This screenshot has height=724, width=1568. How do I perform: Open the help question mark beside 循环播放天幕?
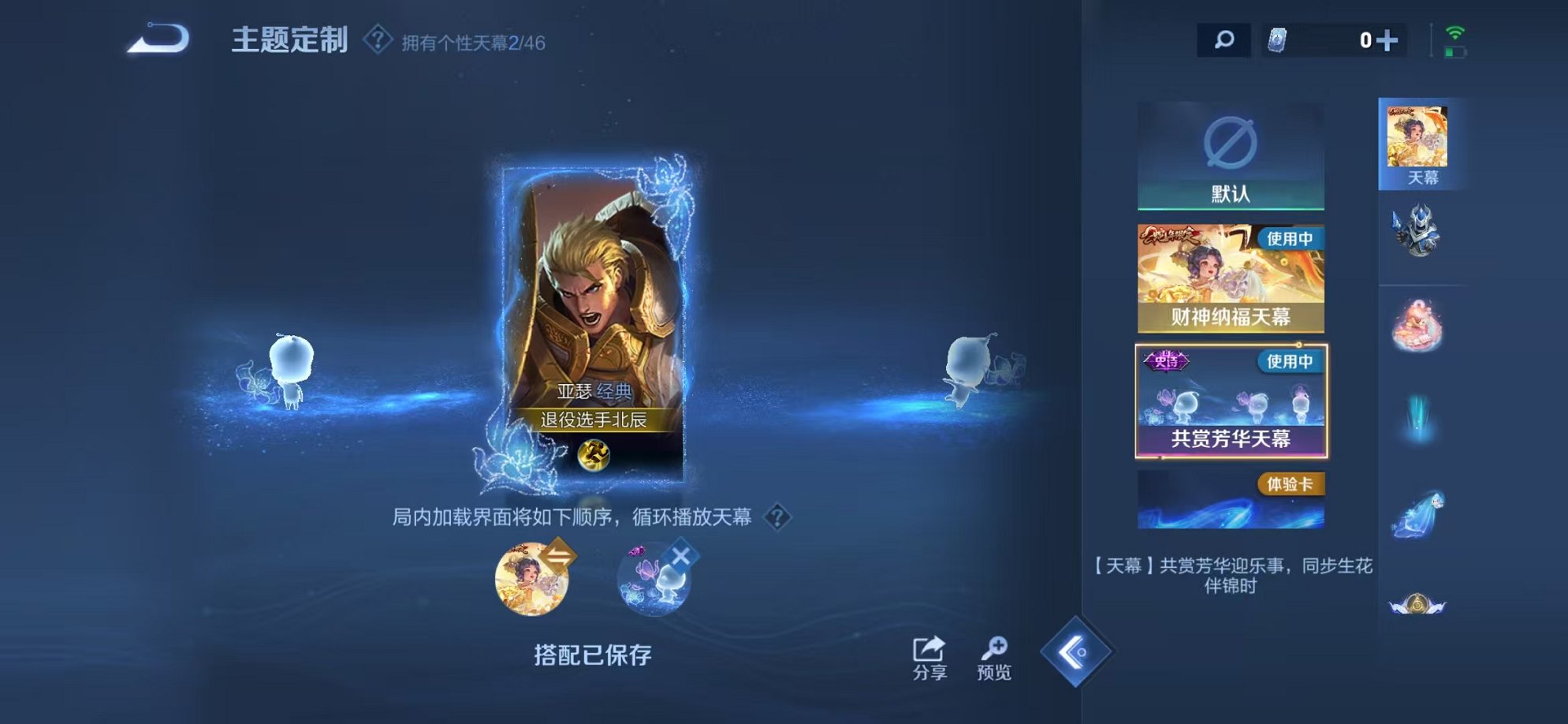click(779, 518)
